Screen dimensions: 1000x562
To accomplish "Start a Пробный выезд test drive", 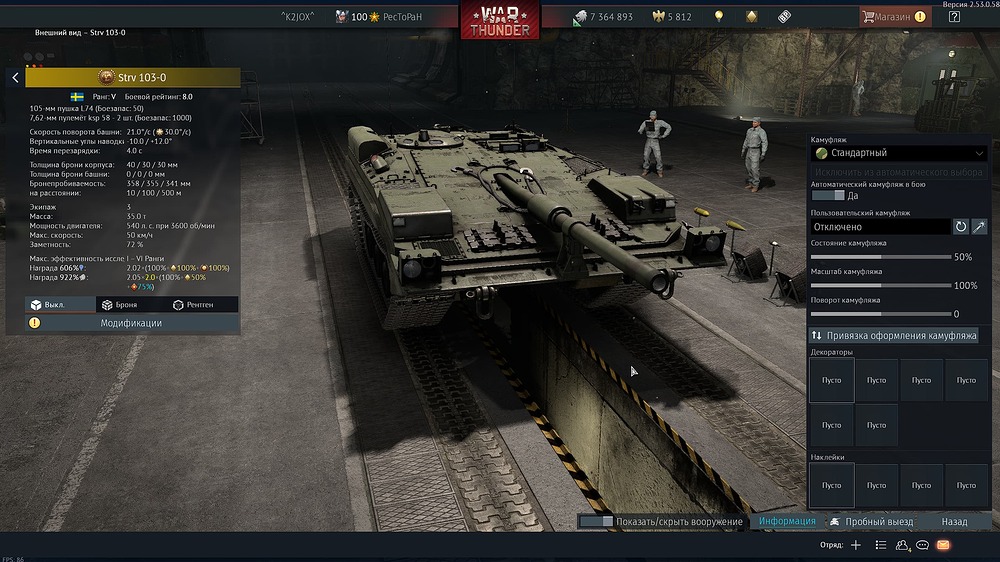I will click(x=871, y=521).
